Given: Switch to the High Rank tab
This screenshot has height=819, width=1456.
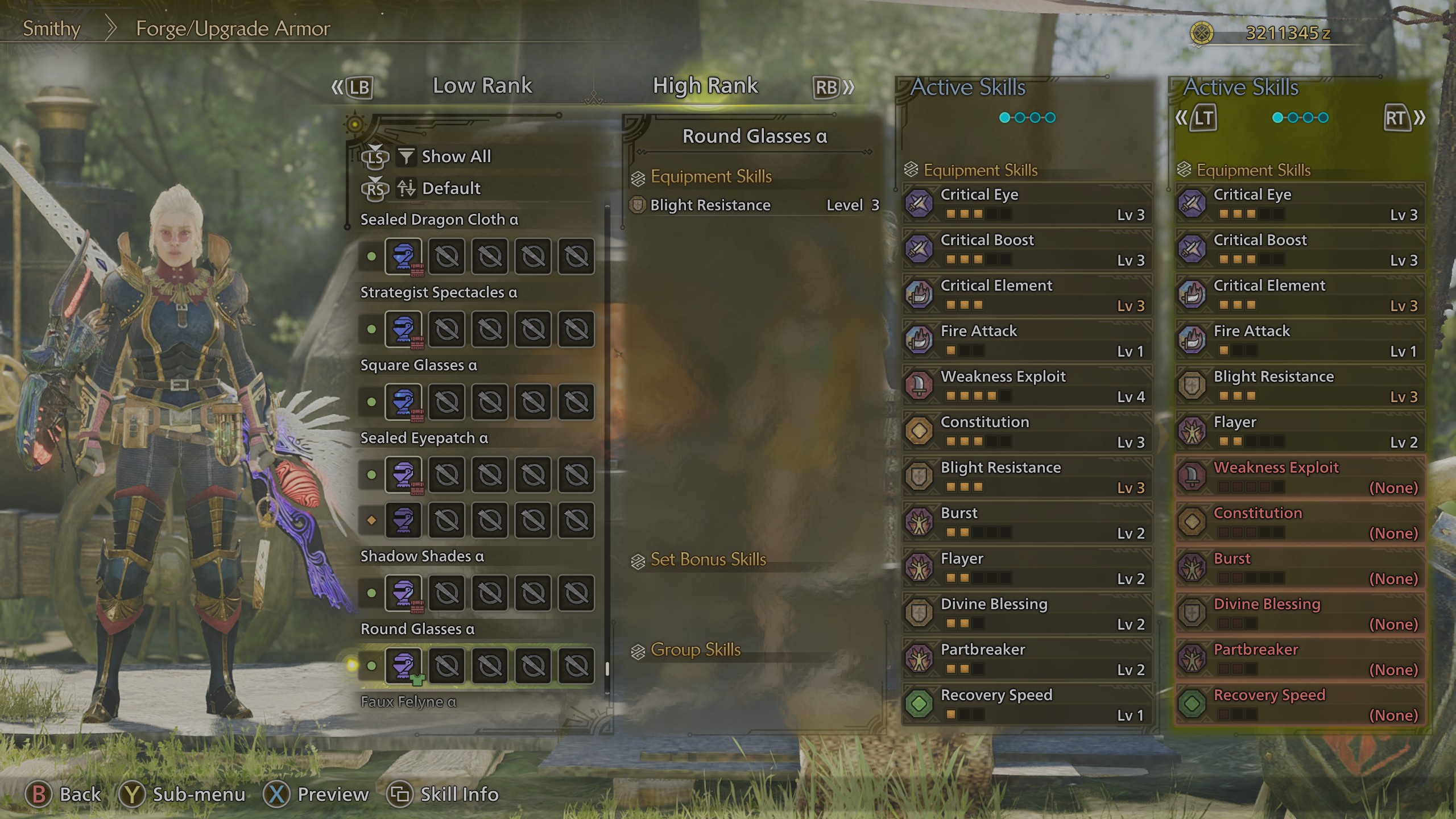Looking at the screenshot, I should (705, 85).
